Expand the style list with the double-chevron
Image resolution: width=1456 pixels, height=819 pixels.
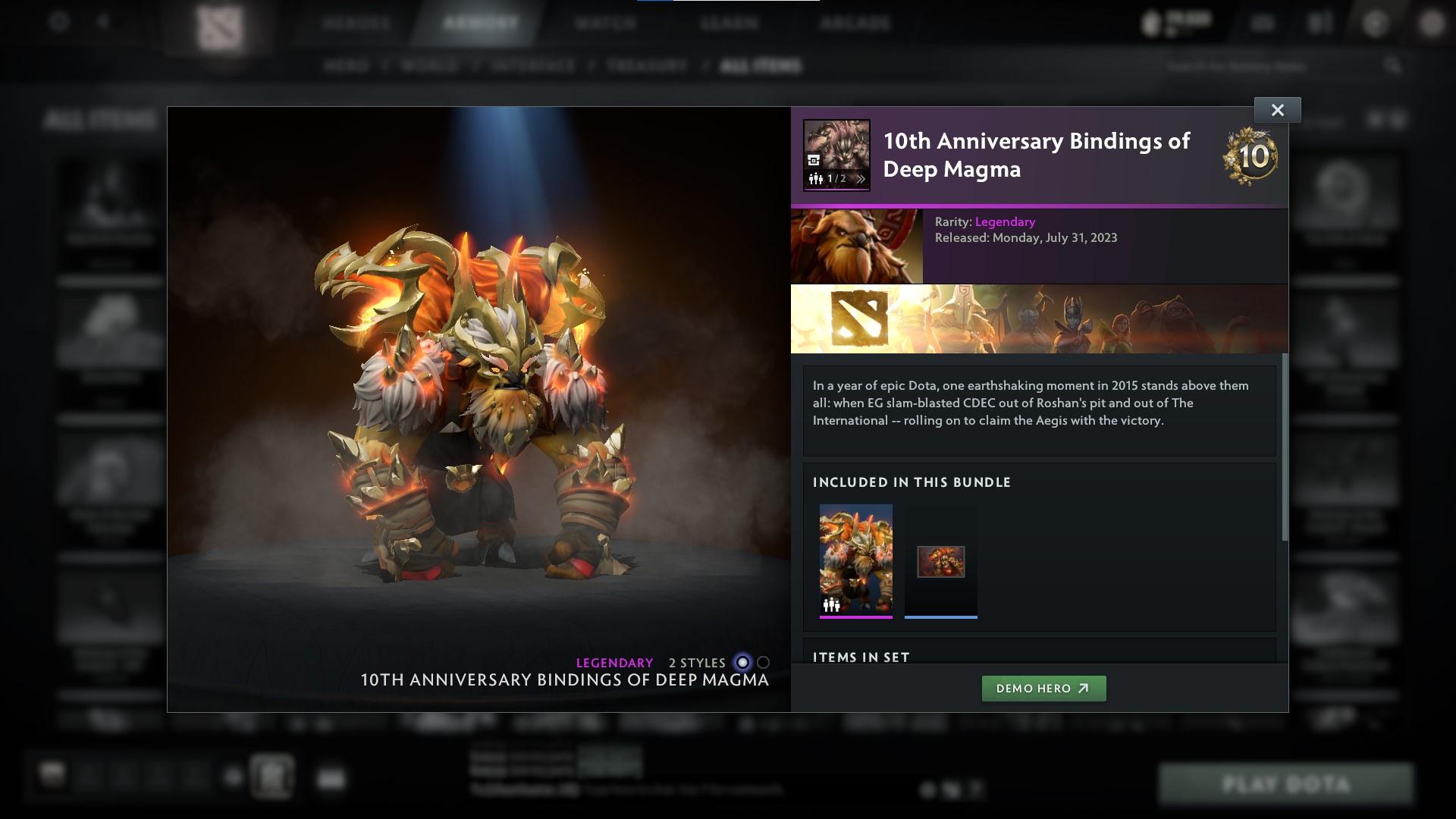[x=861, y=180]
